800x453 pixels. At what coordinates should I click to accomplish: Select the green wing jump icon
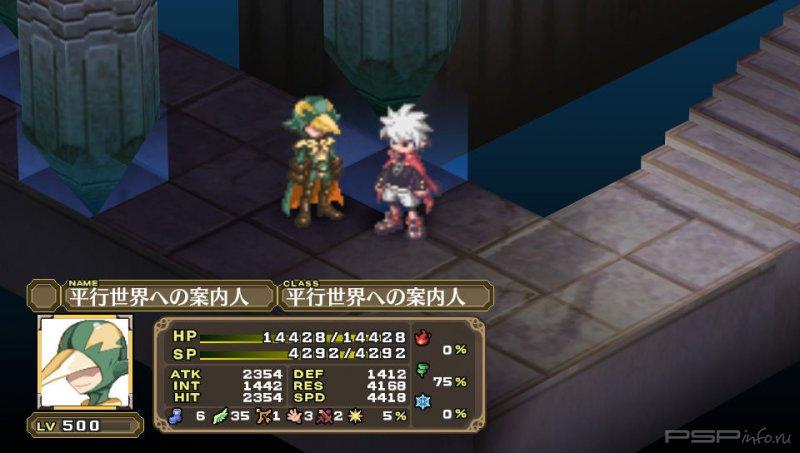coord(221,415)
